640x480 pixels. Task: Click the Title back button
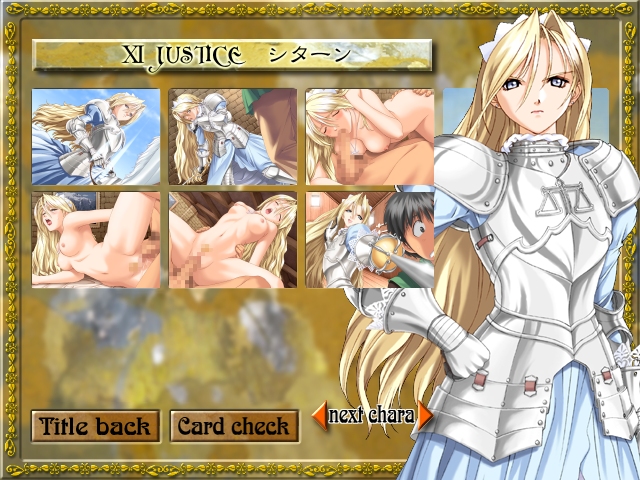[x=94, y=426]
